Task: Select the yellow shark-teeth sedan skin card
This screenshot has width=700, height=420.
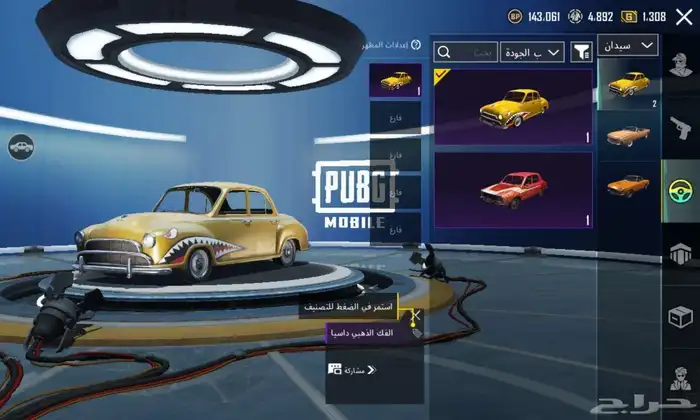Action: [513, 106]
